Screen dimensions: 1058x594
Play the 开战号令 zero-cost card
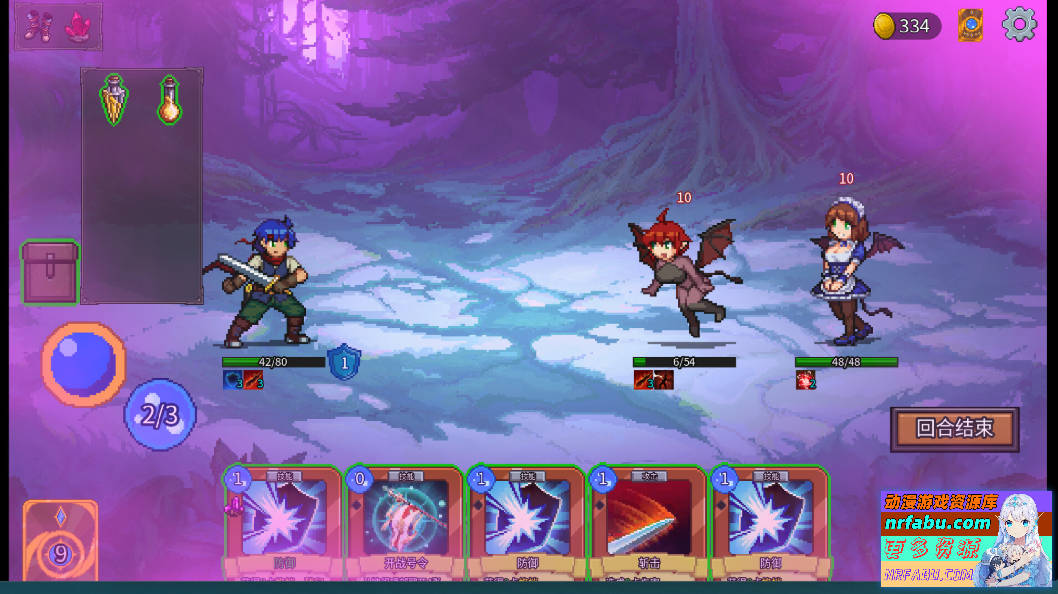coord(404,522)
